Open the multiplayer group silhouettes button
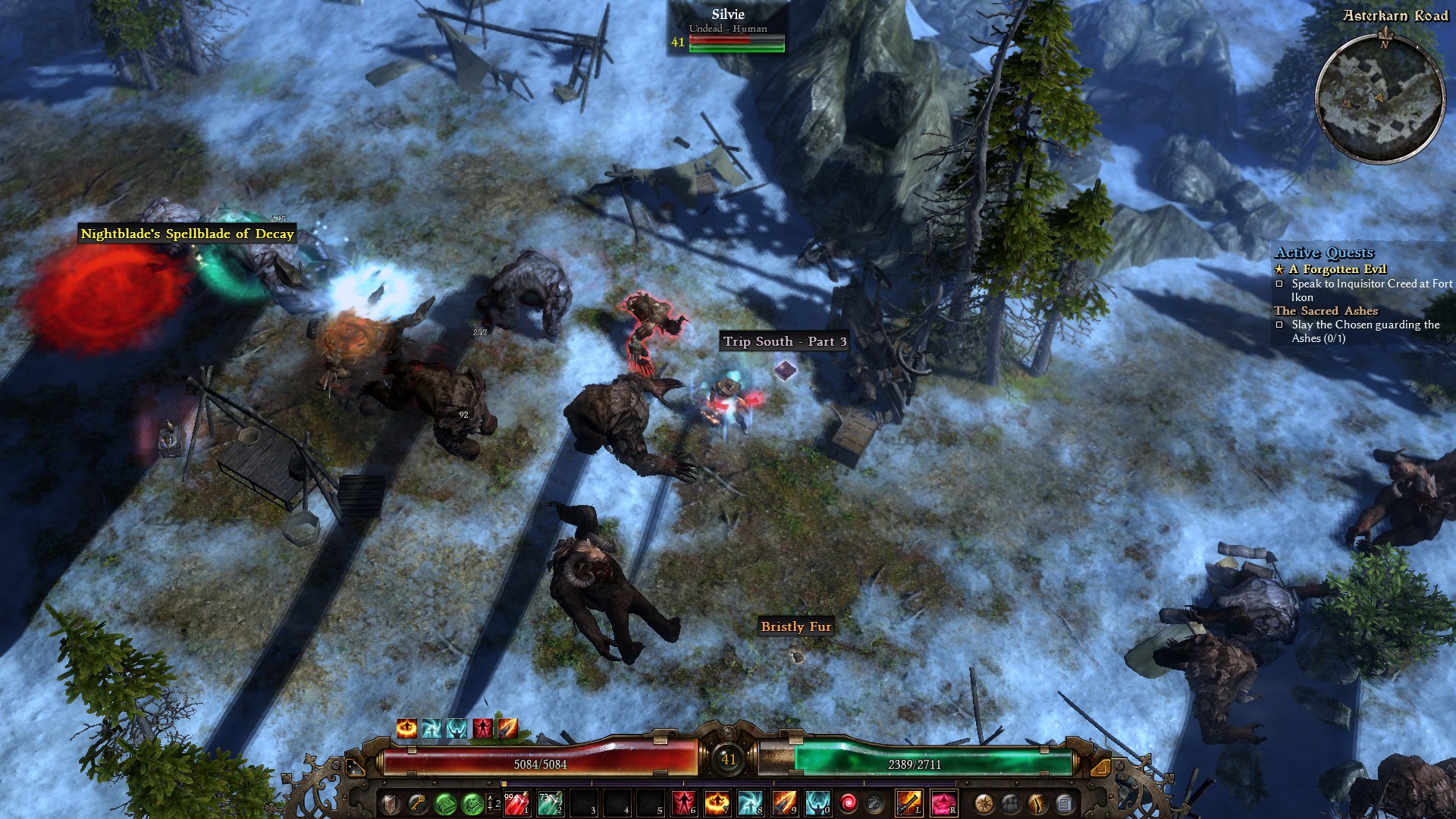Image resolution: width=1456 pixels, height=819 pixels. click(x=1011, y=802)
